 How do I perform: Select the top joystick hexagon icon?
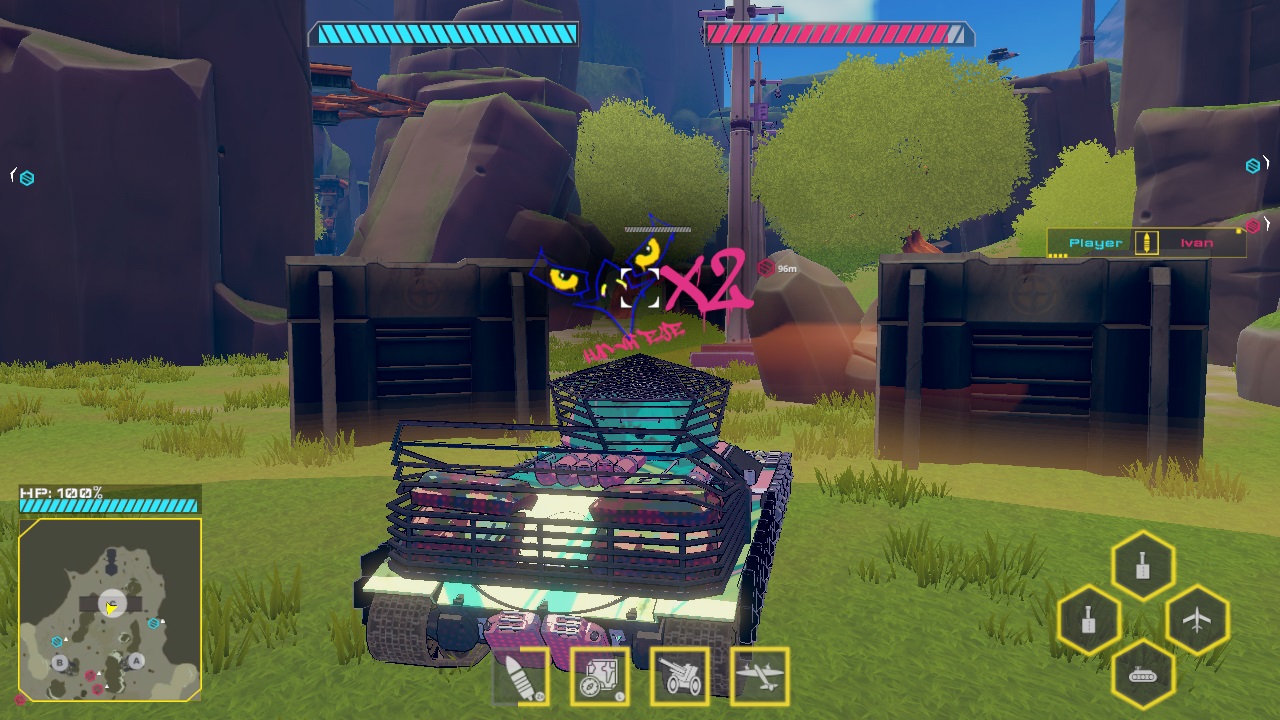tap(1142, 564)
